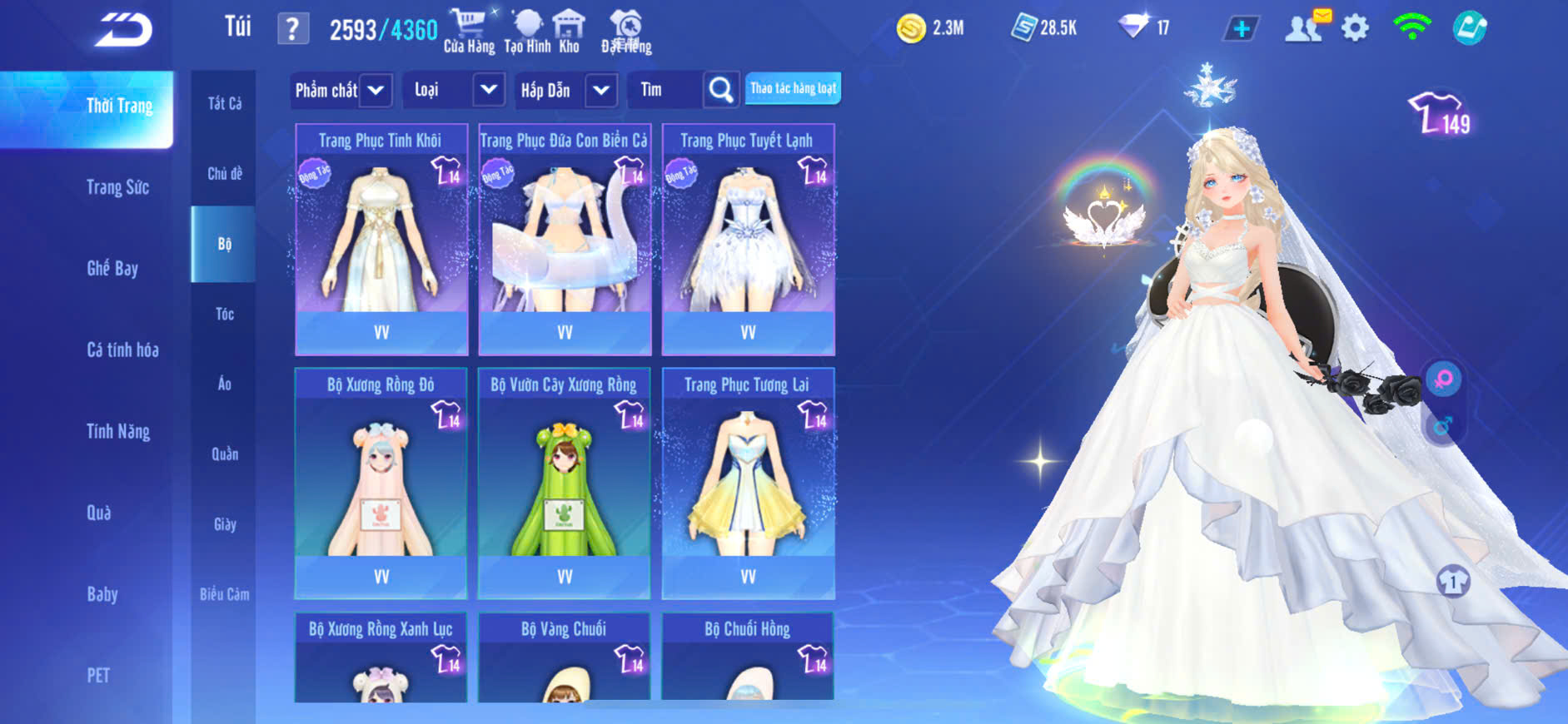This screenshot has height=724, width=1568.
Task: Click the Tìm search field
Action: pyautogui.click(x=666, y=90)
